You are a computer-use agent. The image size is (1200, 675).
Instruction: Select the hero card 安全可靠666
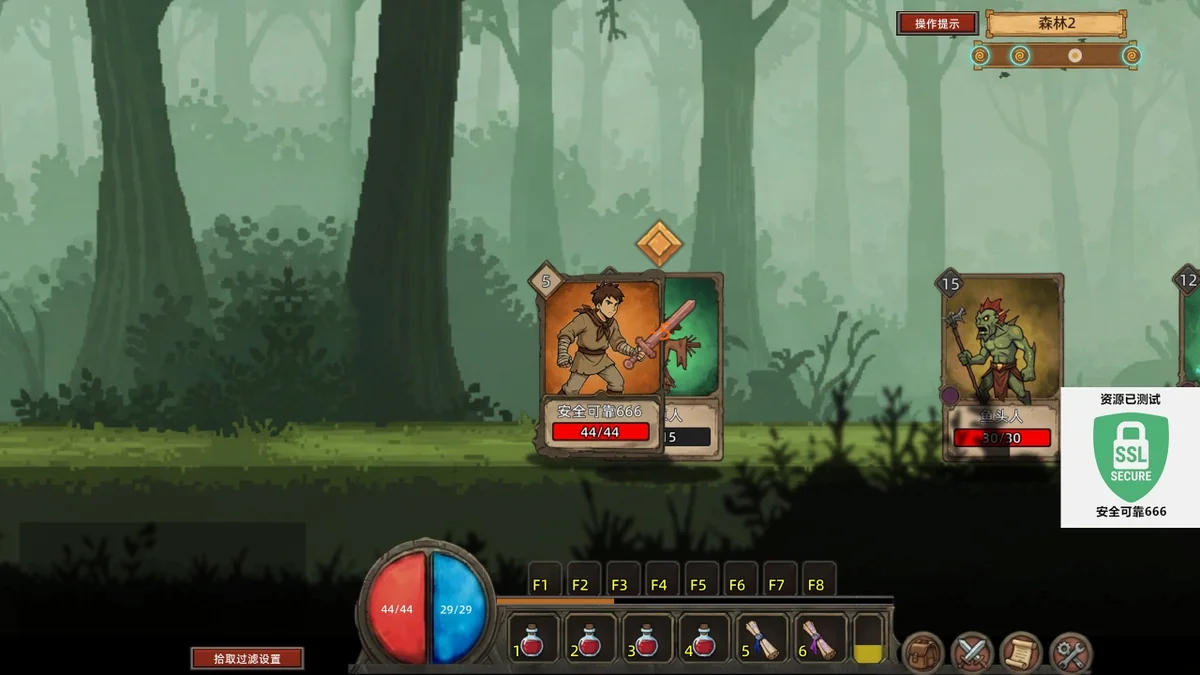pyautogui.click(x=601, y=360)
